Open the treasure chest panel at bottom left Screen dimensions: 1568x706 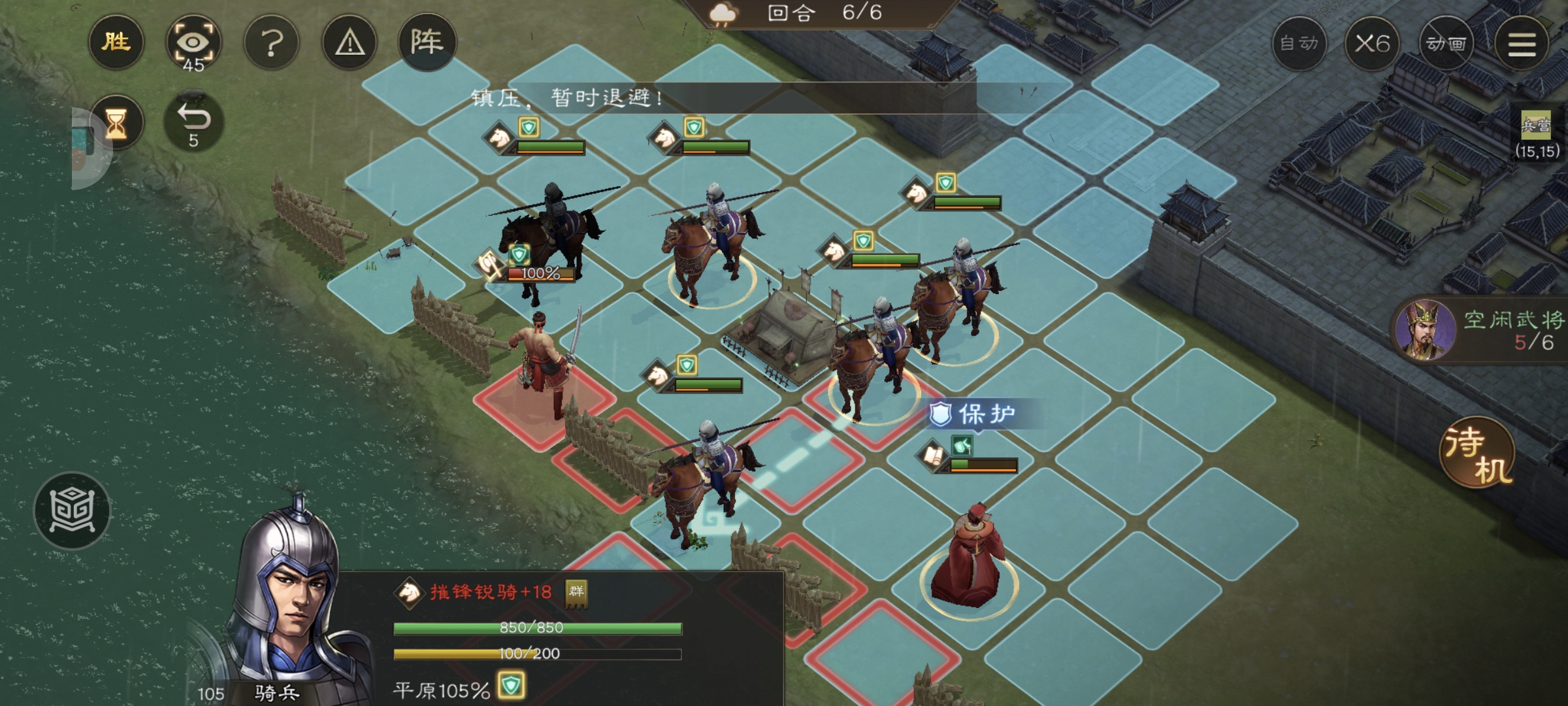point(73,511)
